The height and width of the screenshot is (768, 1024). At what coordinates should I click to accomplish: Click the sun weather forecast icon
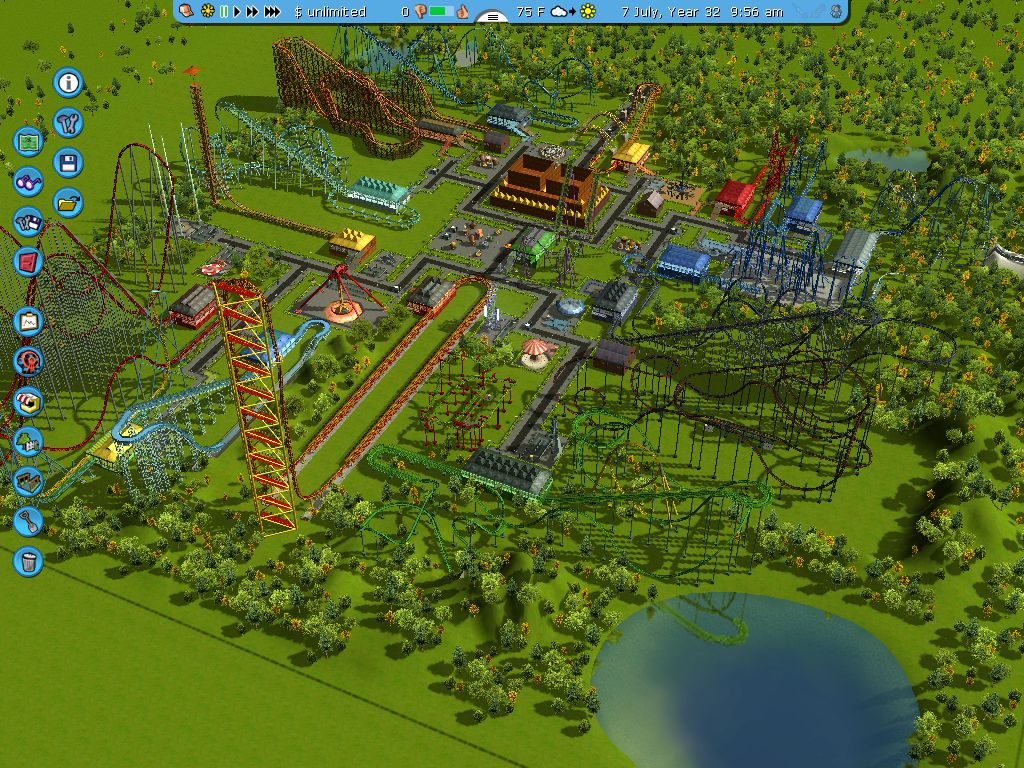tap(588, 12)
